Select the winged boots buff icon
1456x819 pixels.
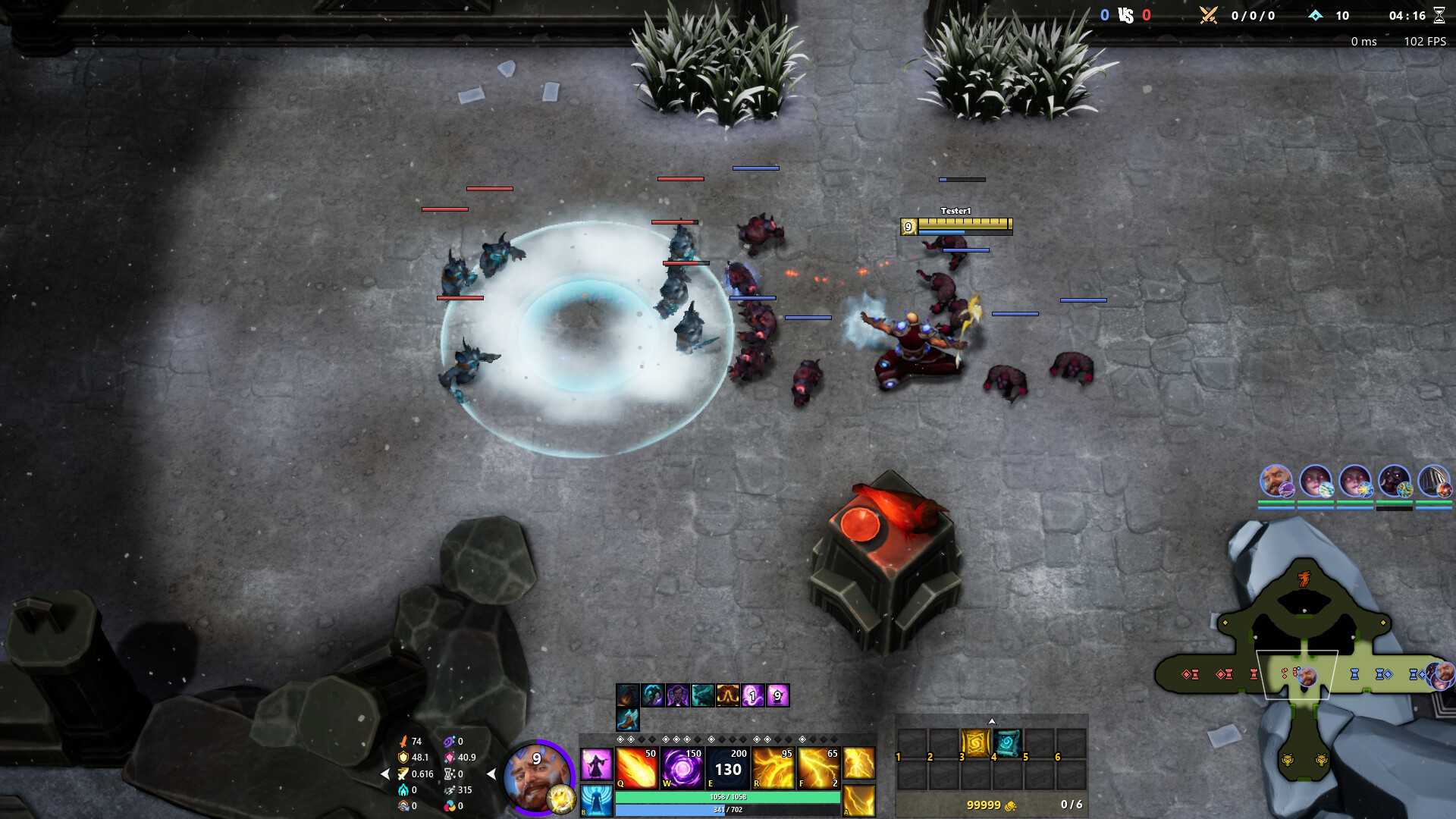click(627, 721)
